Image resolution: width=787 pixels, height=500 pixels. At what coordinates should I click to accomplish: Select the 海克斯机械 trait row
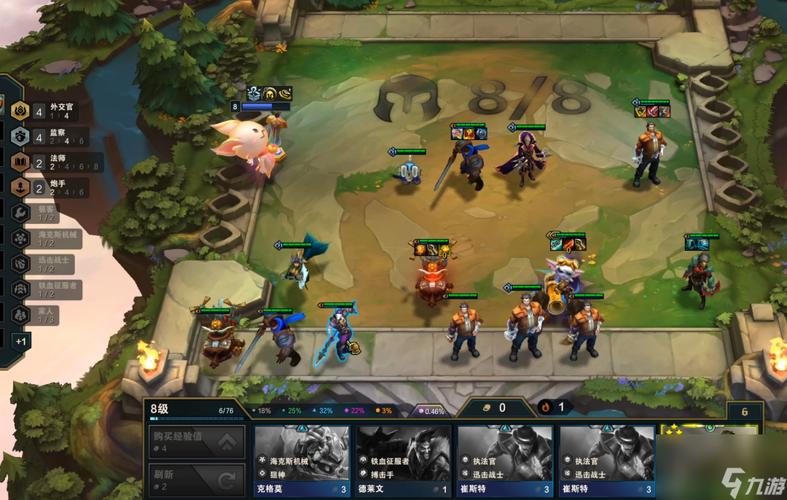50,238
